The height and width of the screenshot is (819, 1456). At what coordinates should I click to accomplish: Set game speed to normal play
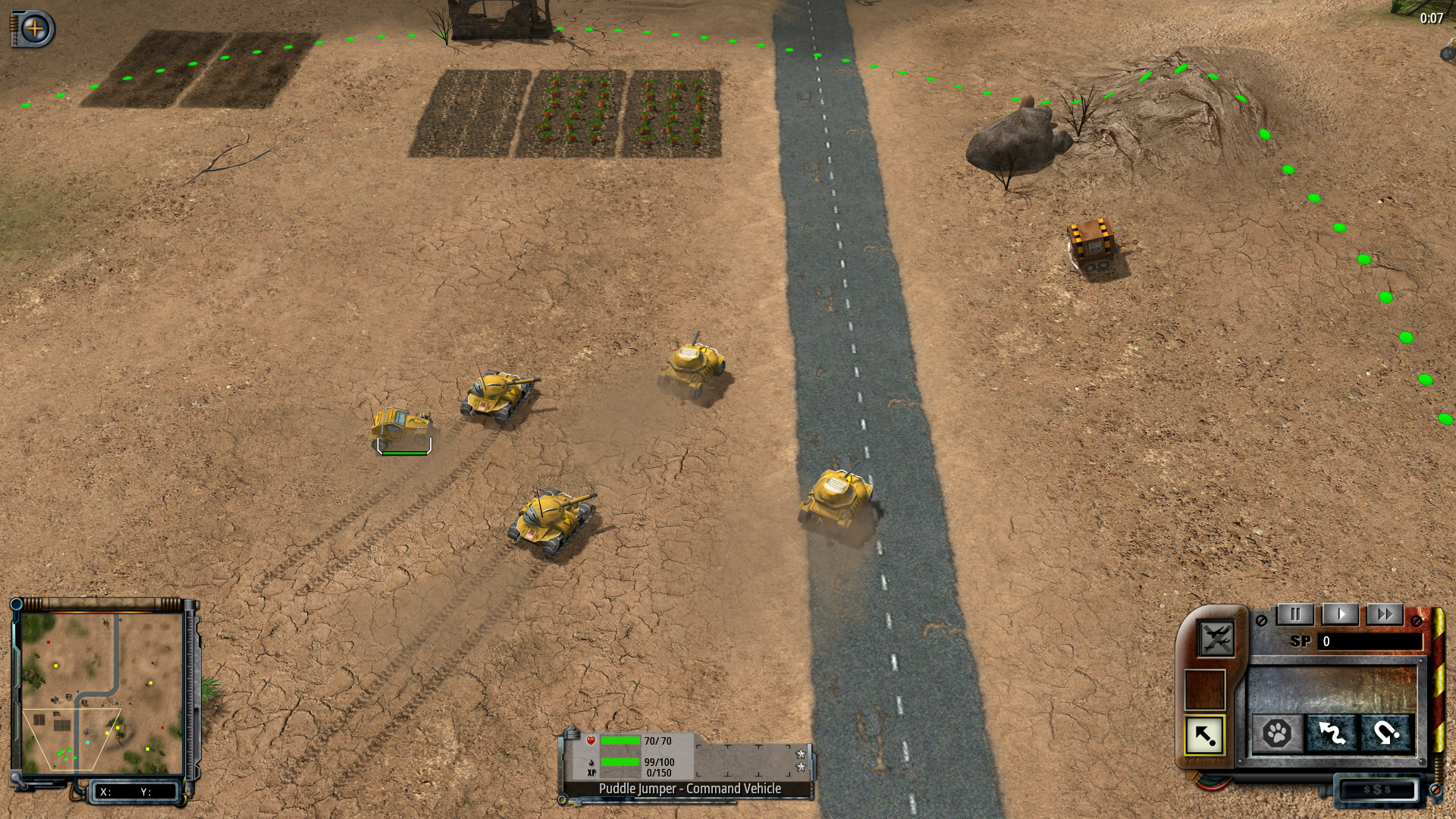pyautogui.click(x=1340, y=614)
